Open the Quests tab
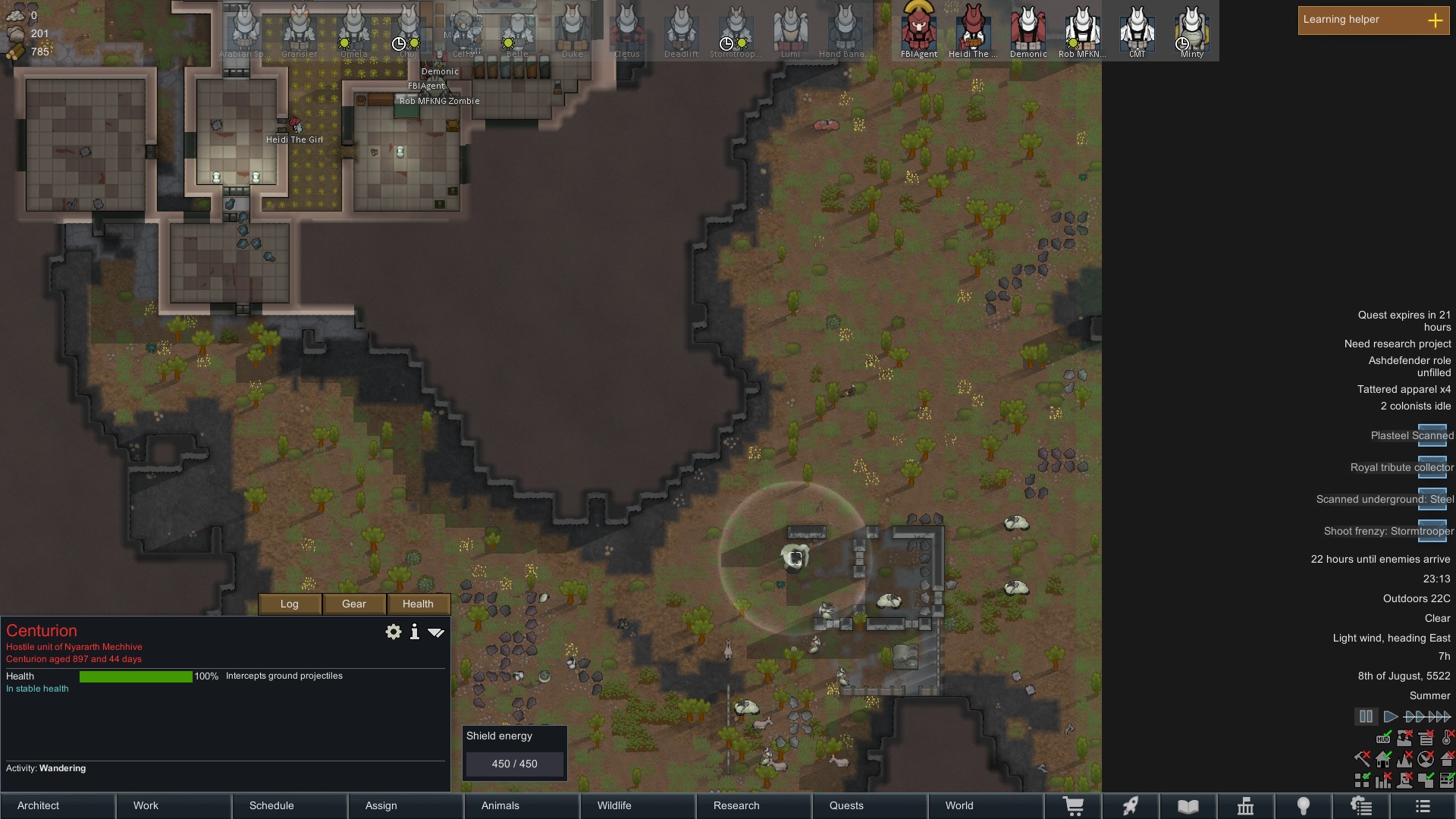Screen dimensions: 1456x819 tap(871, 805)
